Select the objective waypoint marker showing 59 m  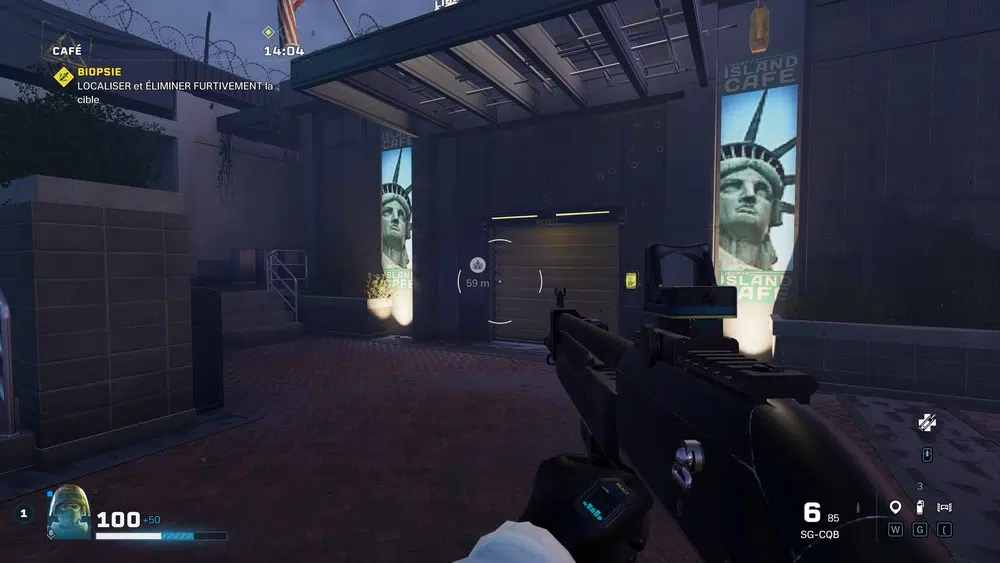tap(477, 265)
